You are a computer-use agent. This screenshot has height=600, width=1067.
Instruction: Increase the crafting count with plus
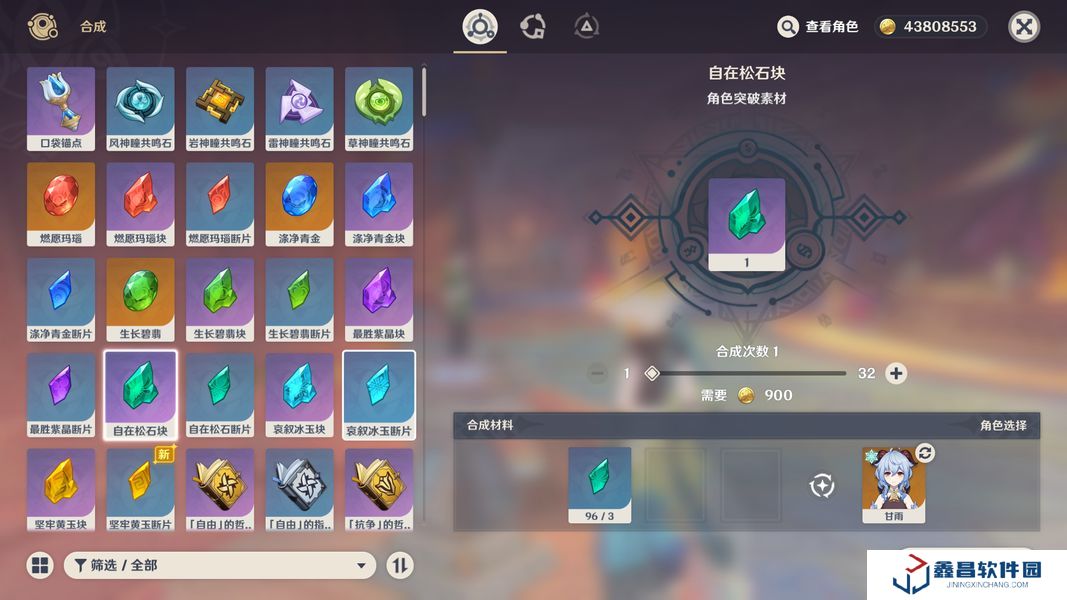897,373
